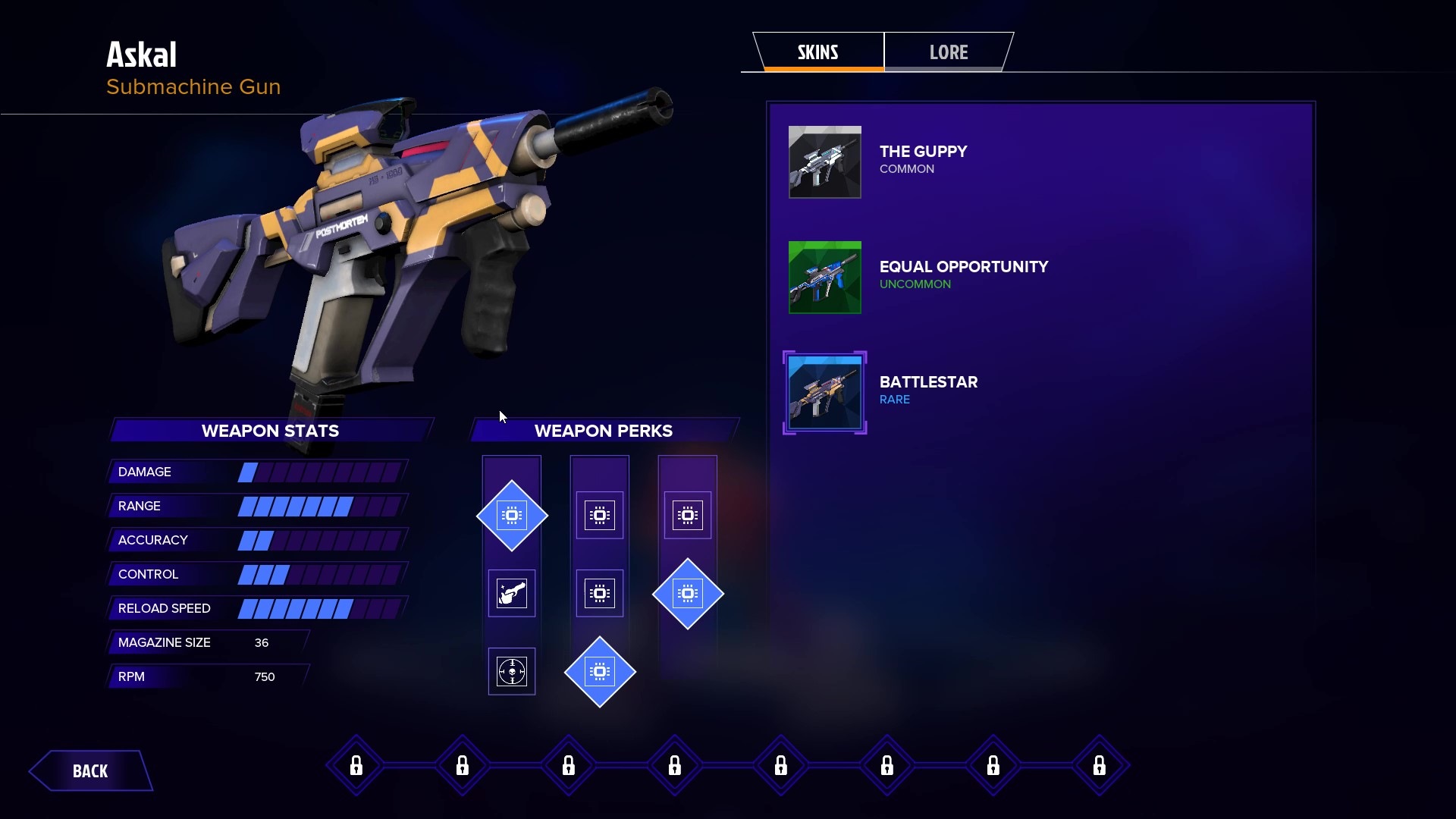Select the Battlestar rare skin

click(x=825, y=393)
